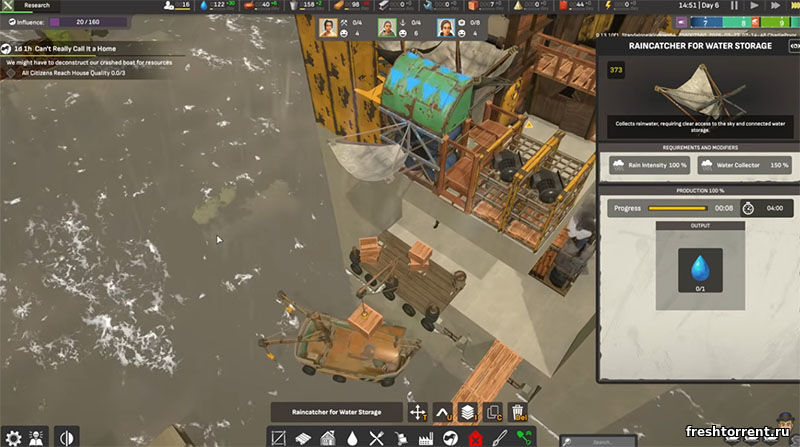Open the factory production build category
Image resolution: width=800 pixels, height=447 pixels.
coord(424,437)
